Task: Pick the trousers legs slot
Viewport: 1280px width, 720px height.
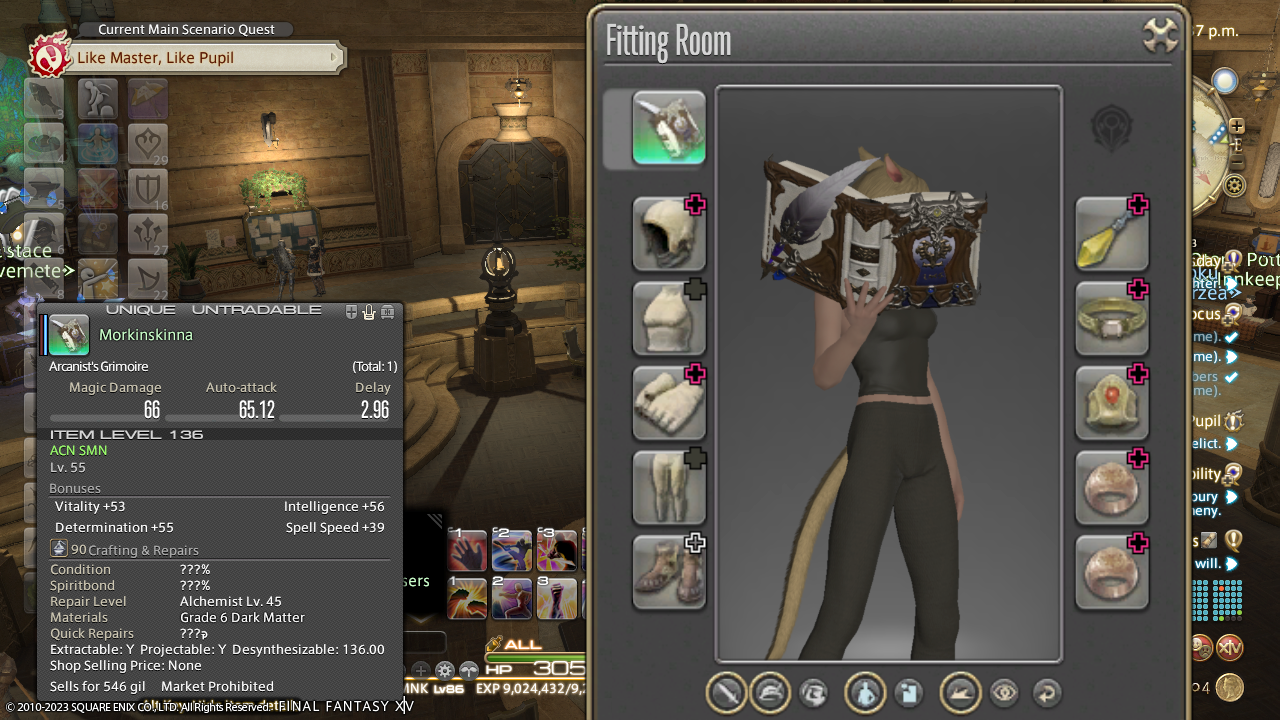Action: 669,487
